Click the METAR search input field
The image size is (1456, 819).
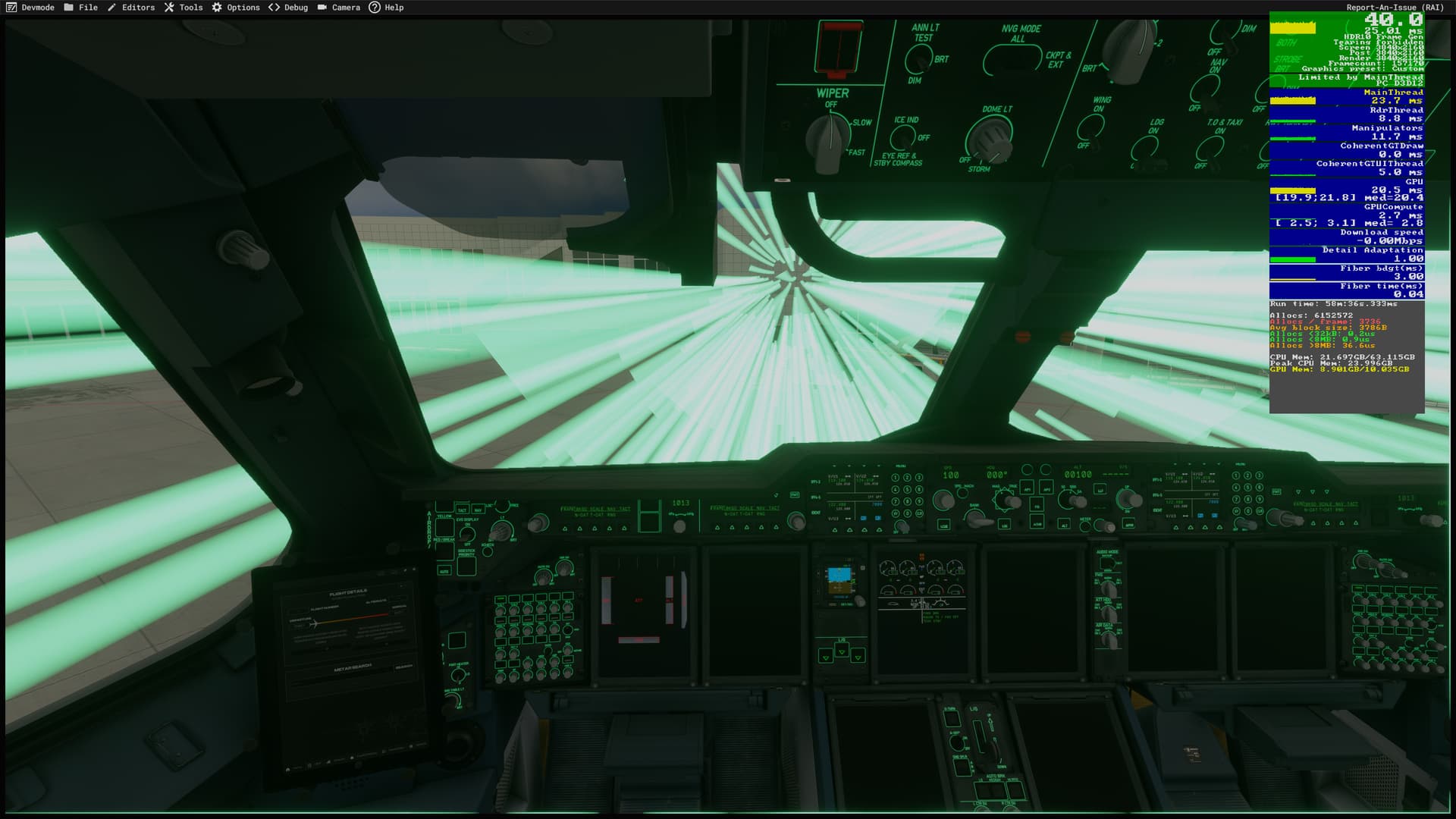point(353,669)
